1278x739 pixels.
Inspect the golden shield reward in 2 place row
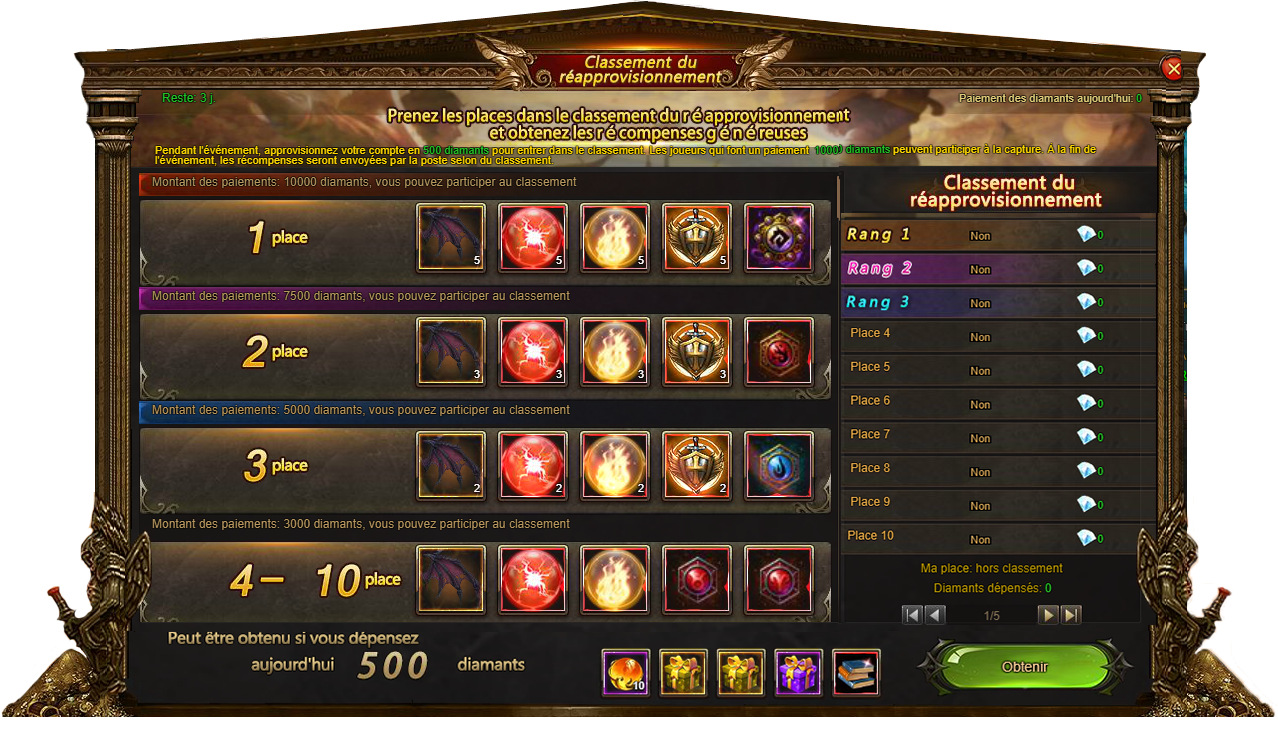[697, 352]
